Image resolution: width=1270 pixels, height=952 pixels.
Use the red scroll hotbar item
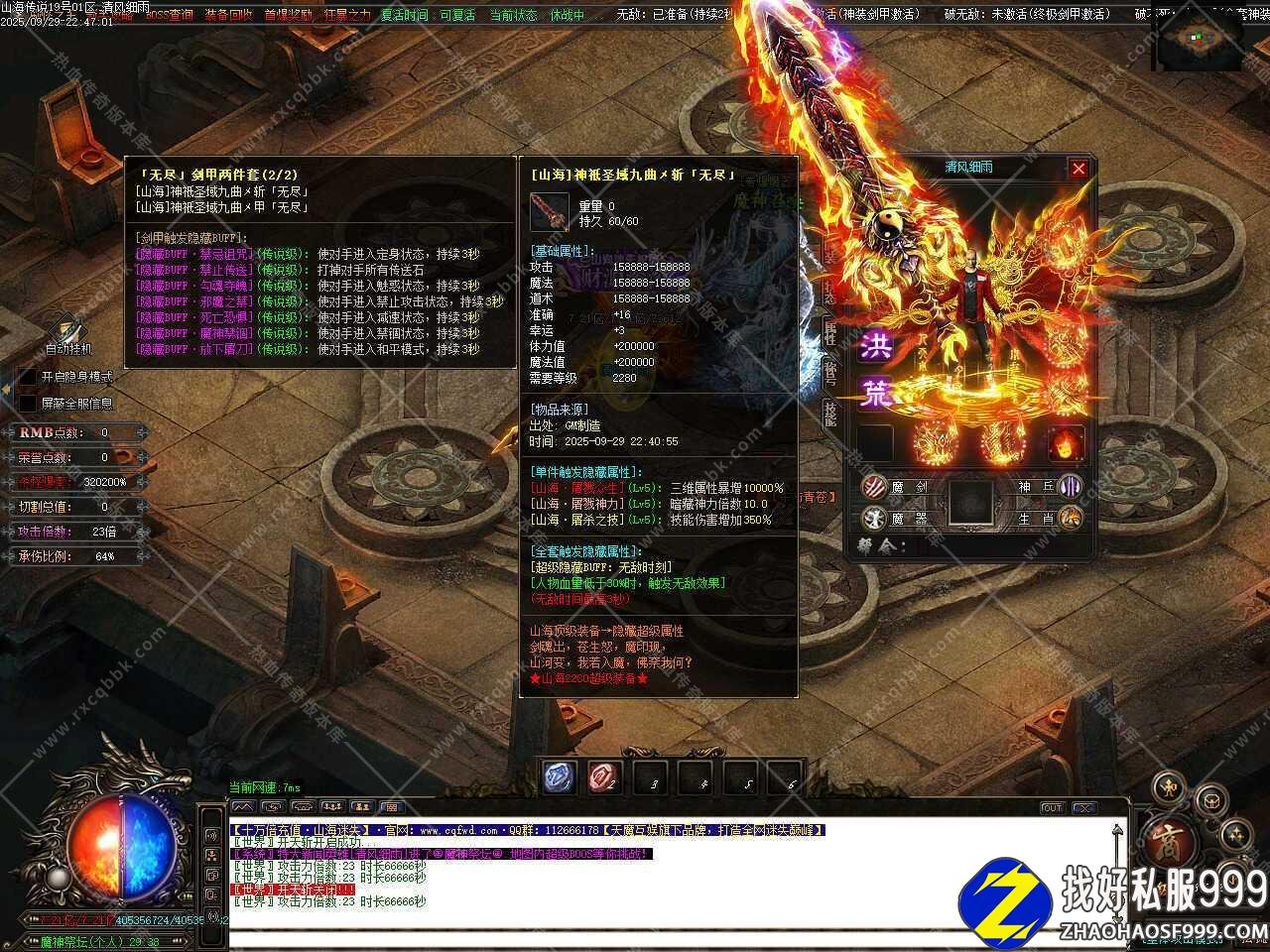tap(605, 778)
